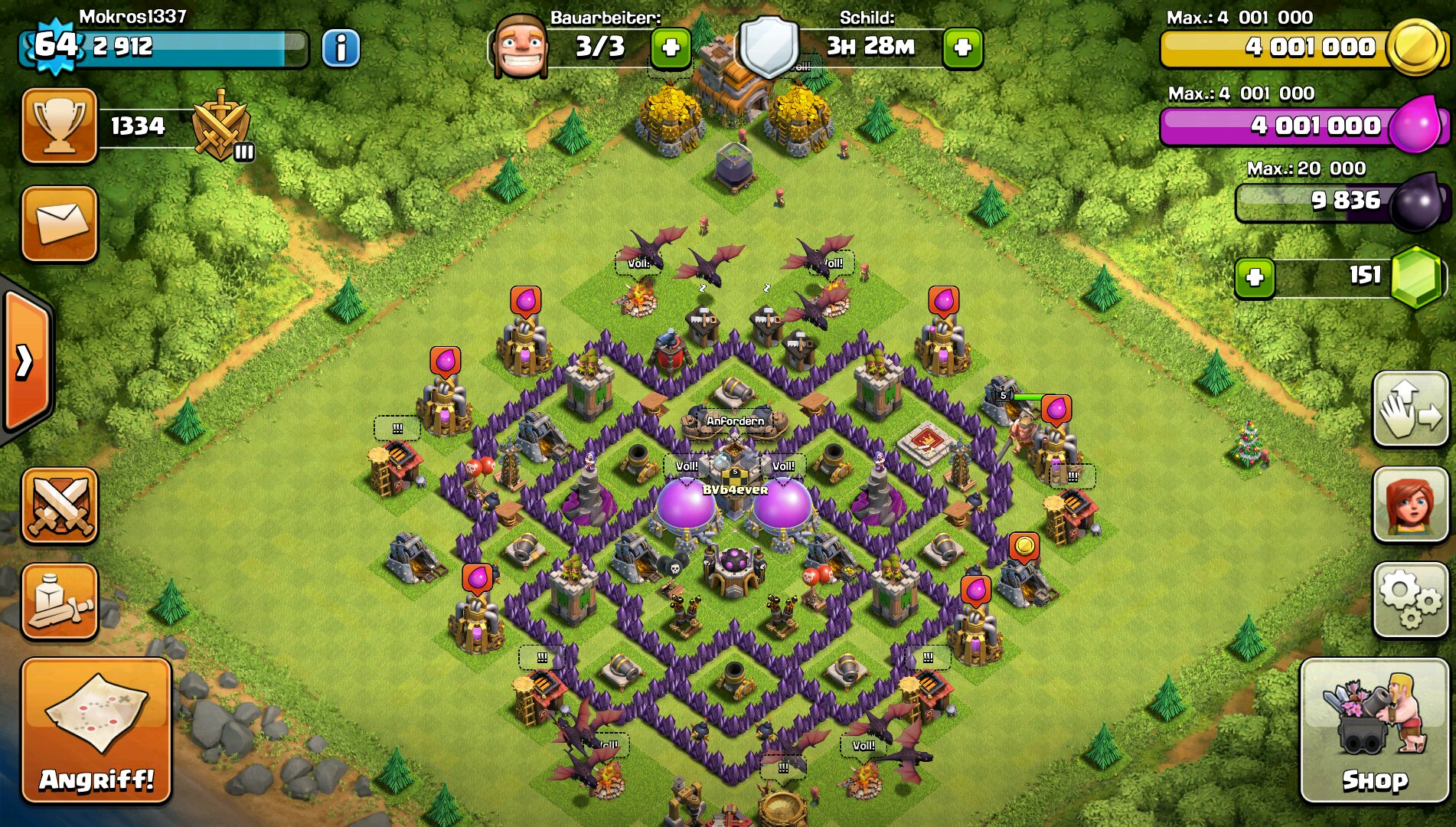The image size is (1456, 827).
Task: Tap the builder face icon
Action: (521, 47)
